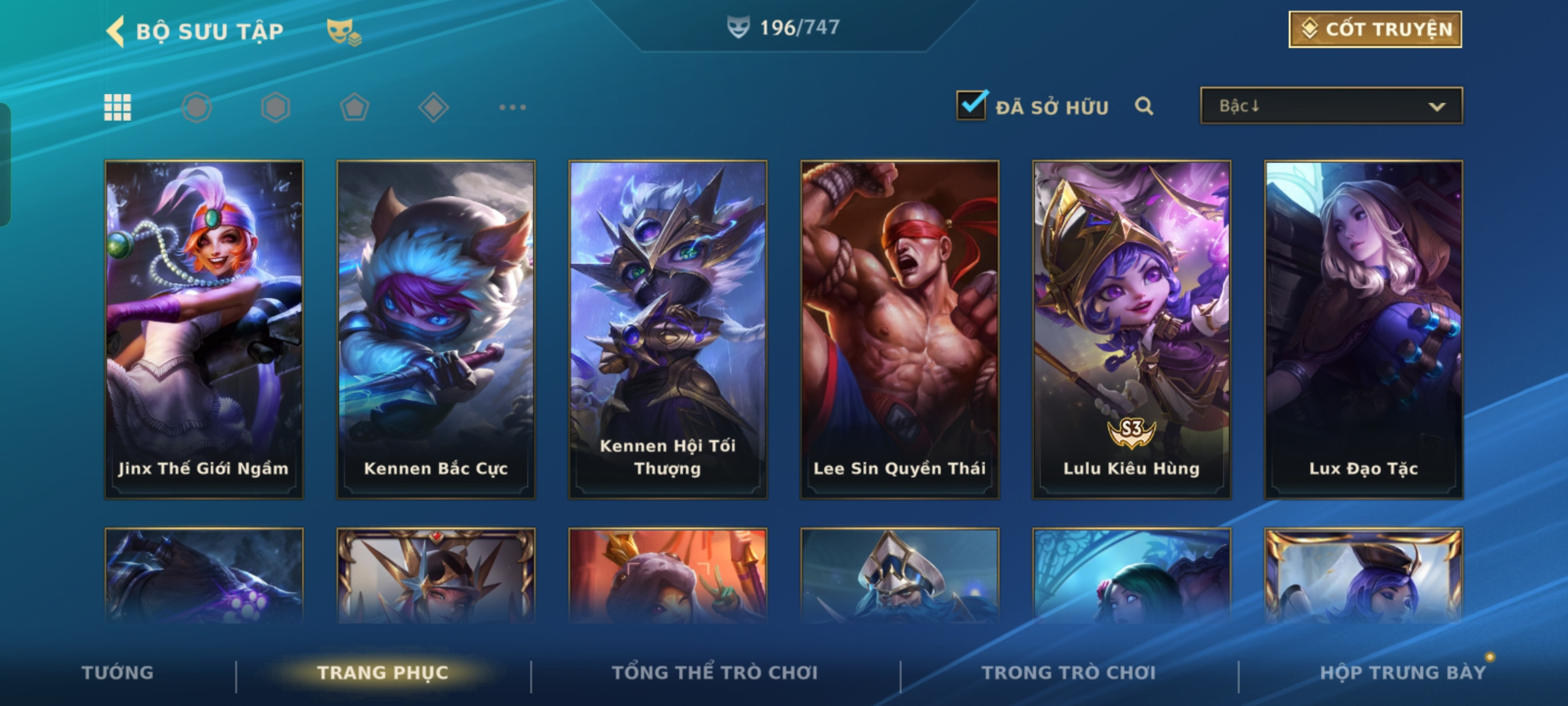
Task: Select Jinx Thế Giới Ngầm skin
Action: click(204, 329)
